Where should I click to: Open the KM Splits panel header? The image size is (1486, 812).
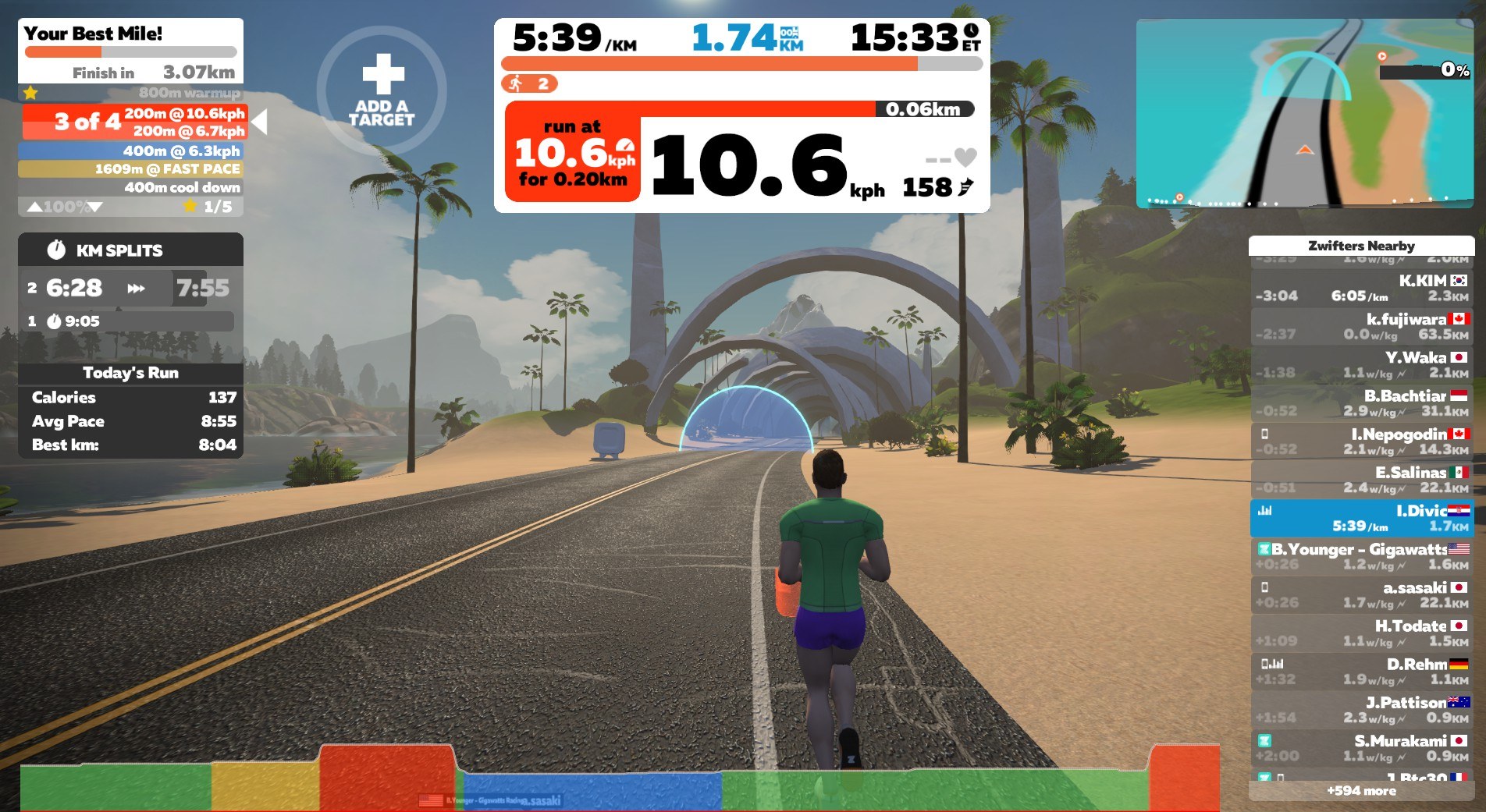tap(130, 250)
